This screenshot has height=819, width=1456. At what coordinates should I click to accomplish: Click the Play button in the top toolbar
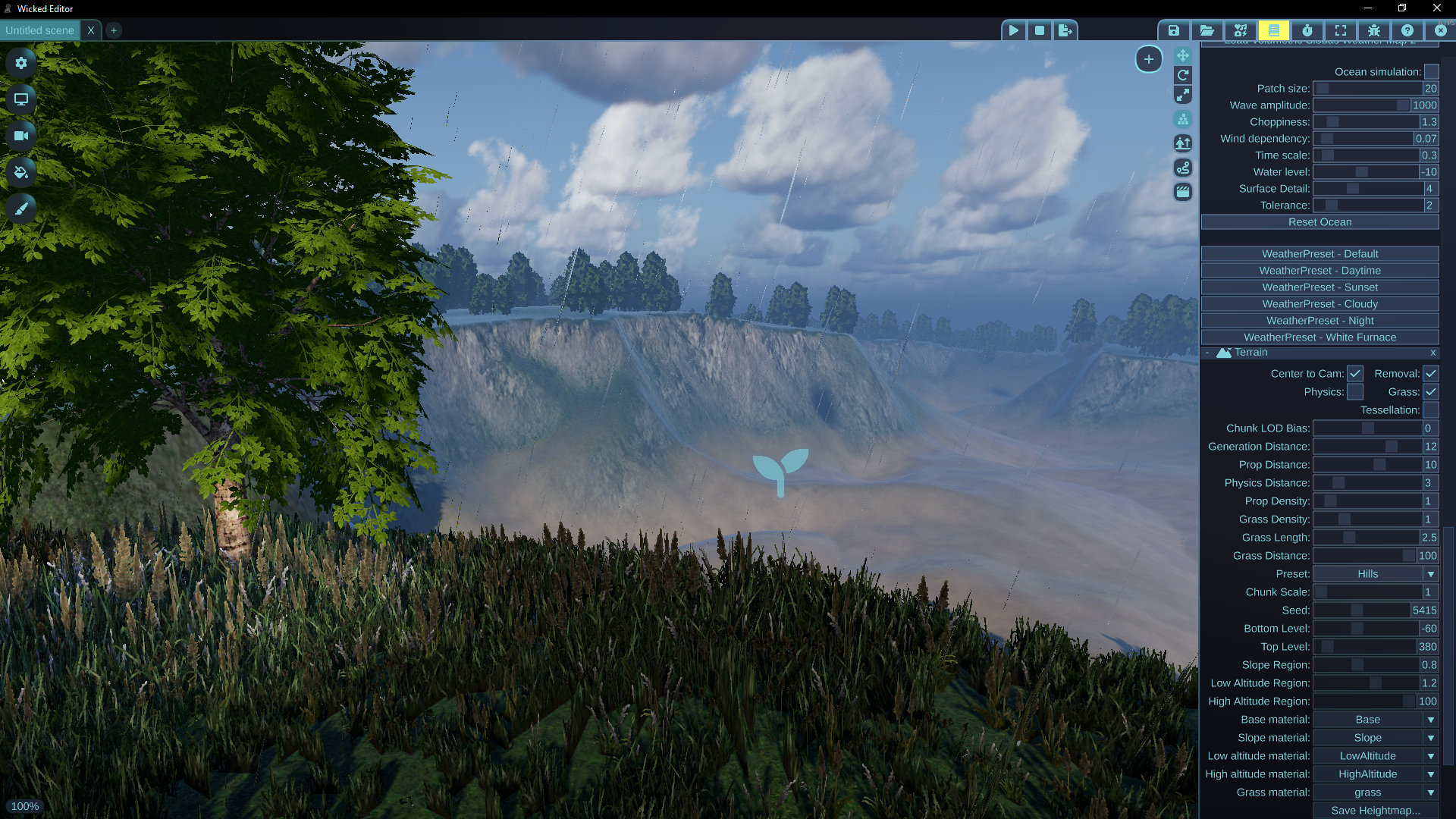[x=1013, y=30]
